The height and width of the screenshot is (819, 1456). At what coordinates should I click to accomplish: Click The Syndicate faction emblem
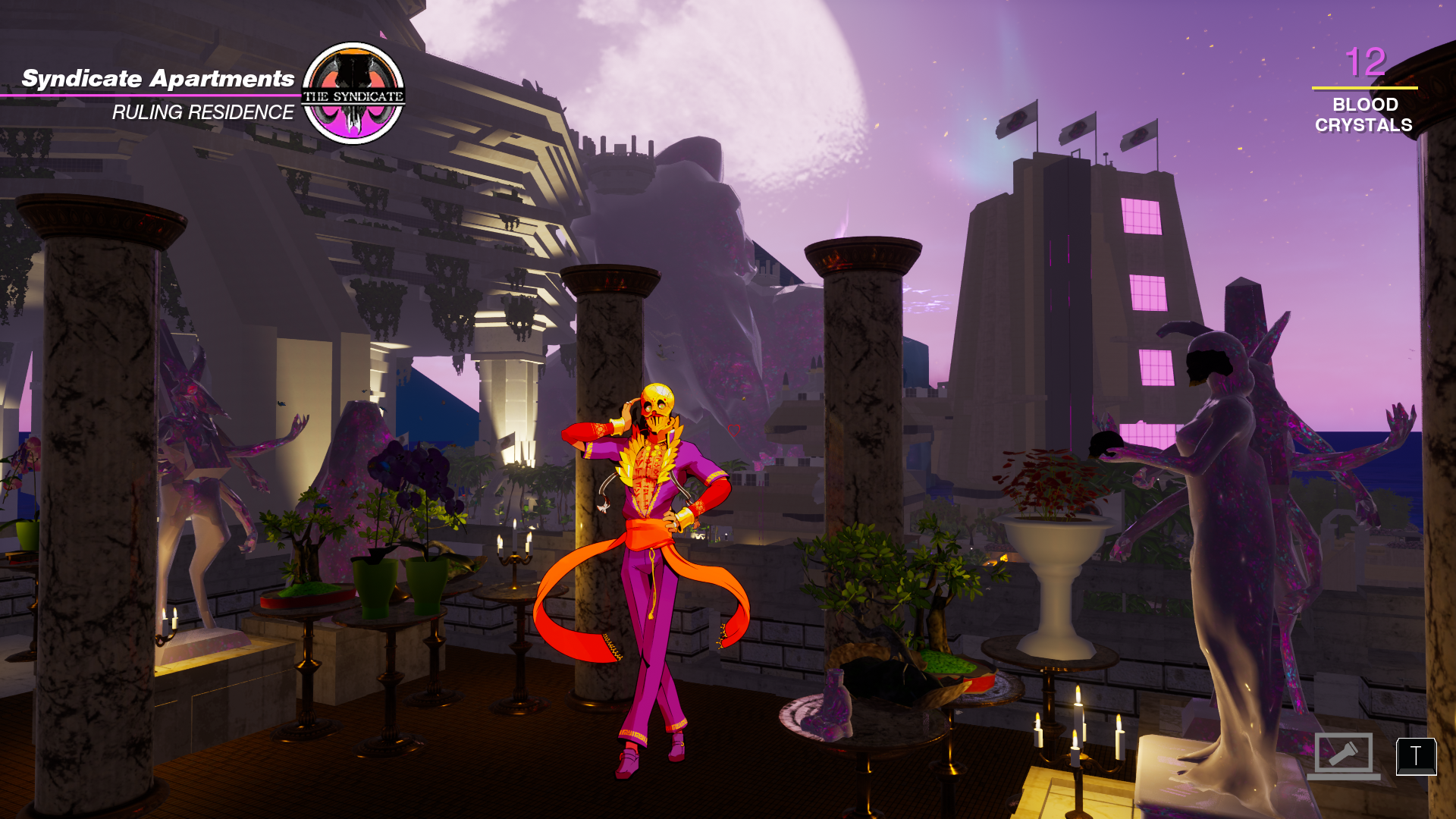(x=353, y=93)
